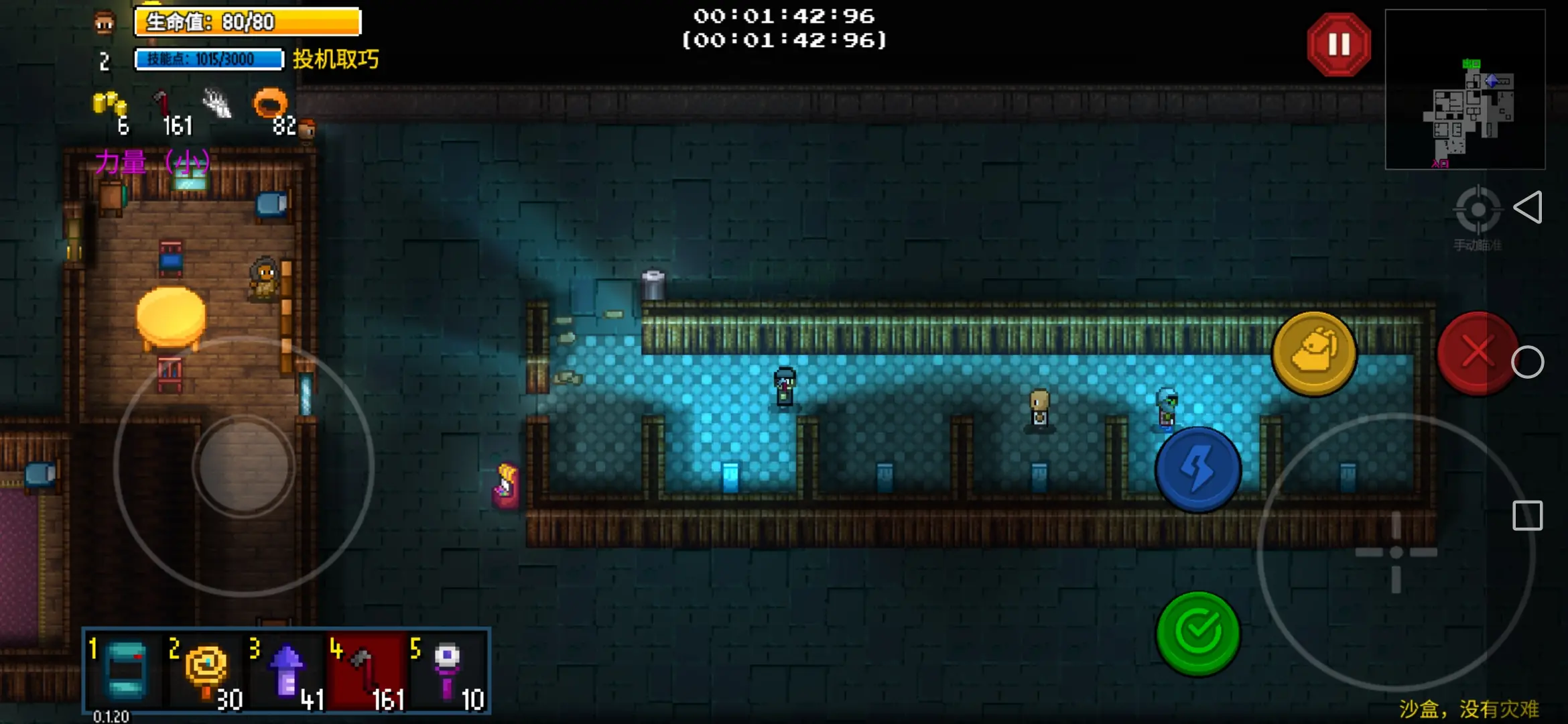Image resolution: width=1568 pixels, height=724 pixels.
Task: Tap the Android home circle button
Action: point(1527,363)
